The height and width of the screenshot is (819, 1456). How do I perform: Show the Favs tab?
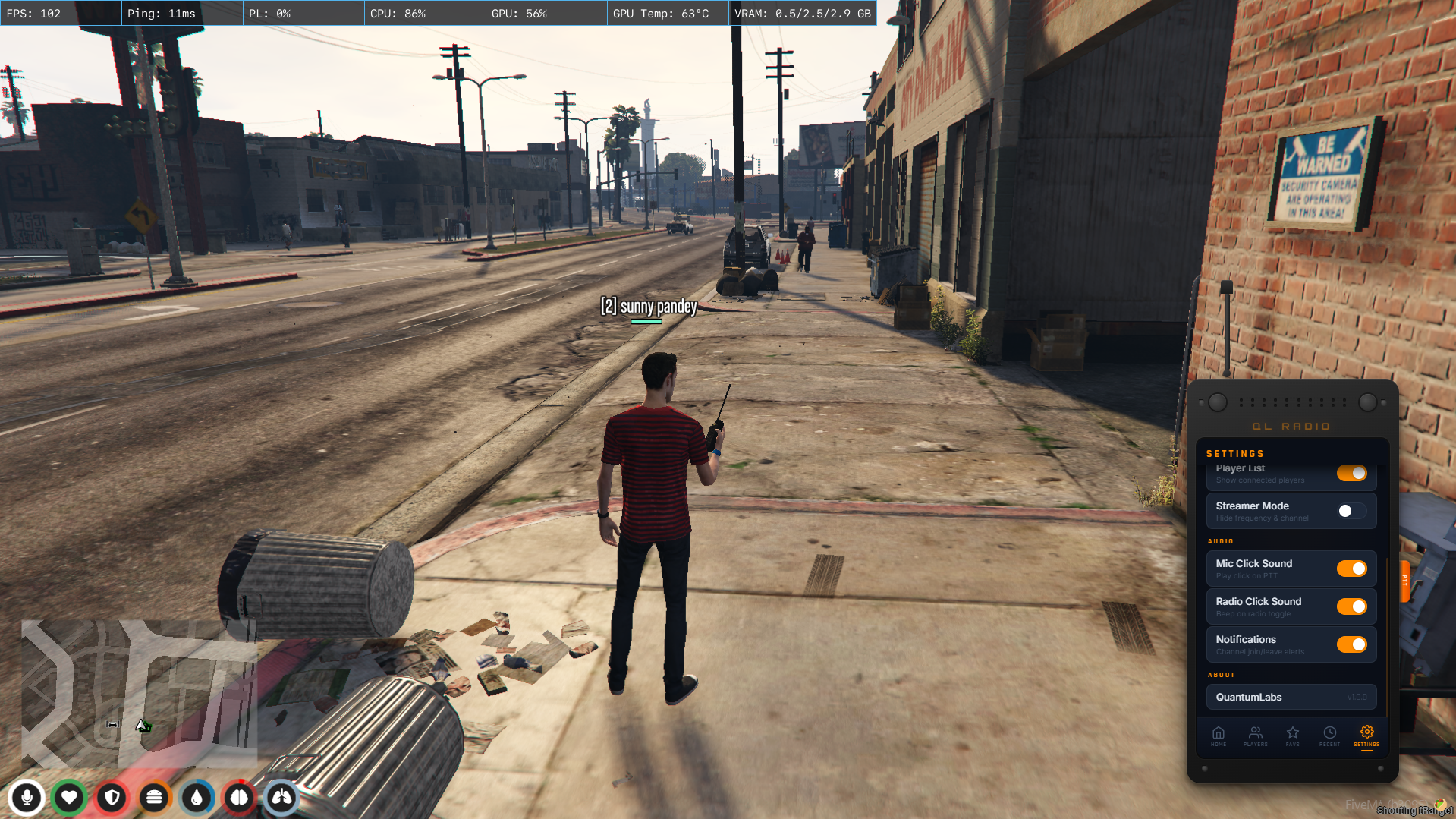click(1292, 736)
